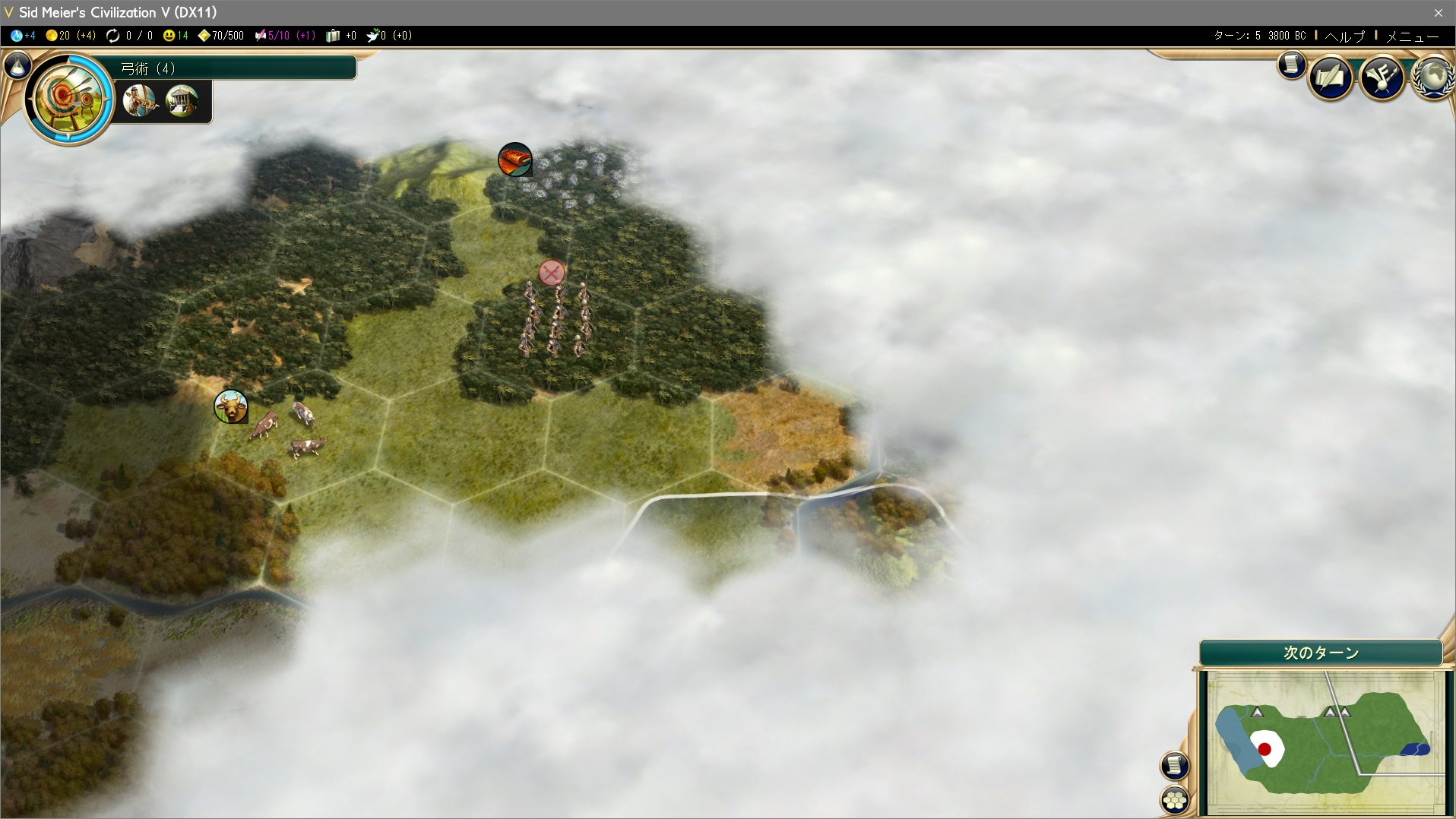
Task: Open the social policies scroll-and-quill button
Action: [x=1331, y=77]
